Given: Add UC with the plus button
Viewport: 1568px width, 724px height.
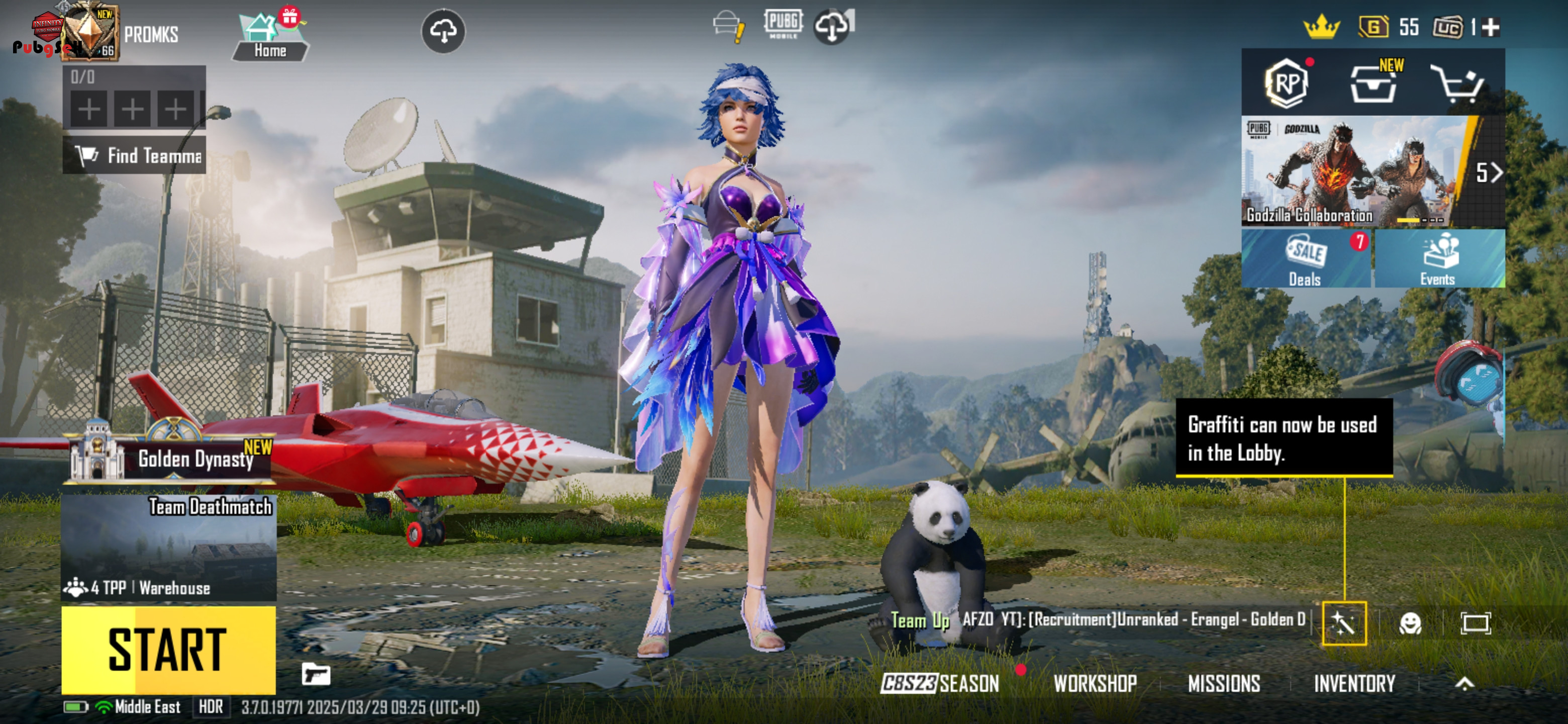Looking at the screenshot, I should (x=1491, y=27).
